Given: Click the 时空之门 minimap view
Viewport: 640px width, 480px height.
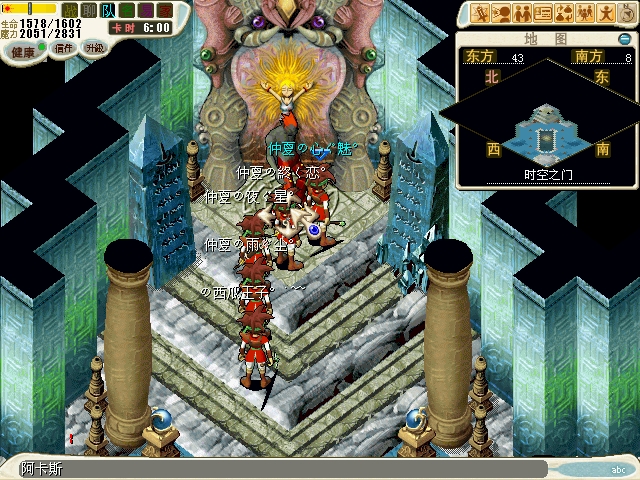Looking at the screenshot, I should [547, 130].
